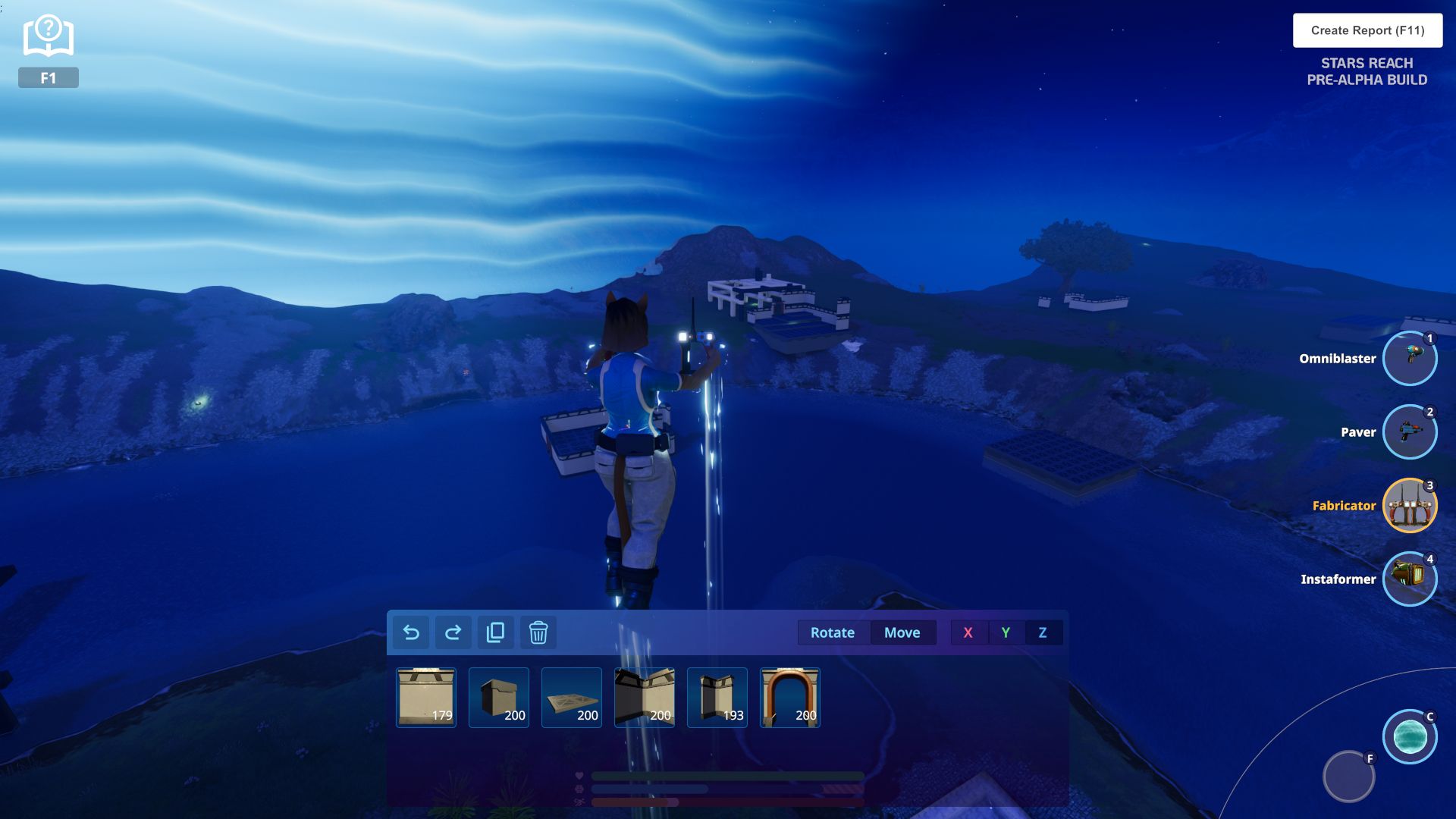Pick the arched doorway piece
The image size is (1456, 819).
coord(790,698)
